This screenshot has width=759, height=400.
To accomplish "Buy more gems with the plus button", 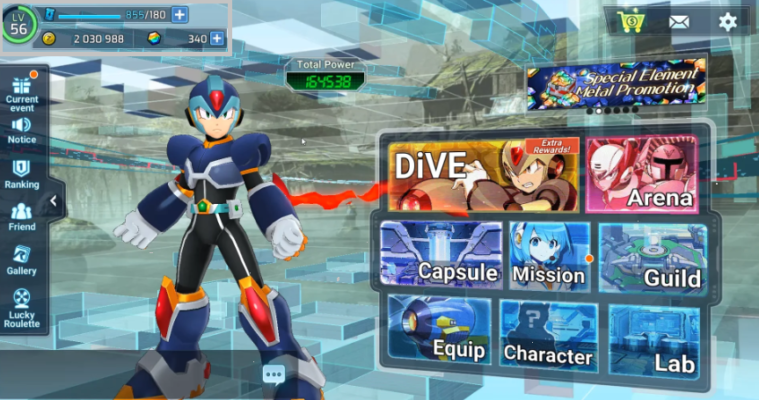I will pos(217,39).
